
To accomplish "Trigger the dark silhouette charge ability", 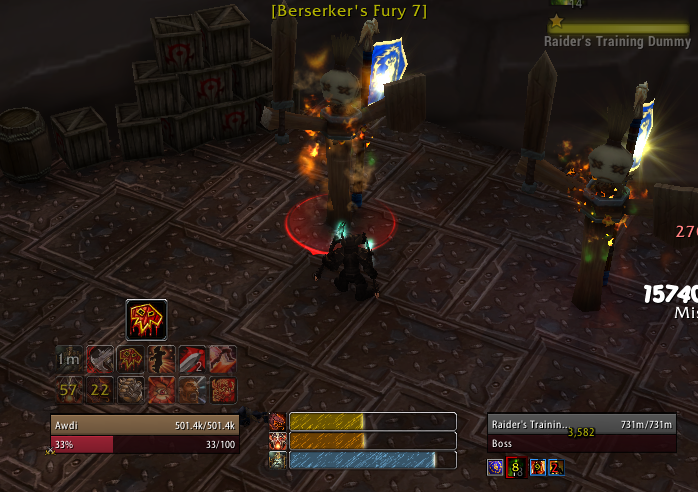I will click(x=161, y=359).
